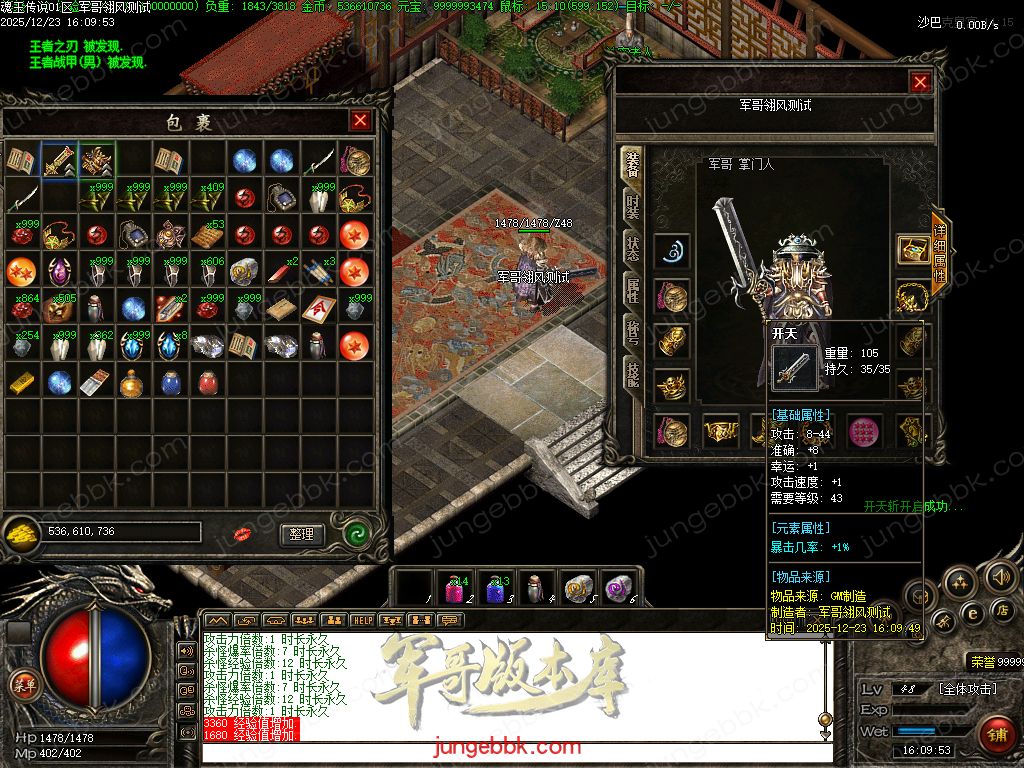Viewport: 1024px width, 768px height.
Task: Show the 属性 attributes tab
Action: (x=632, y=292)
